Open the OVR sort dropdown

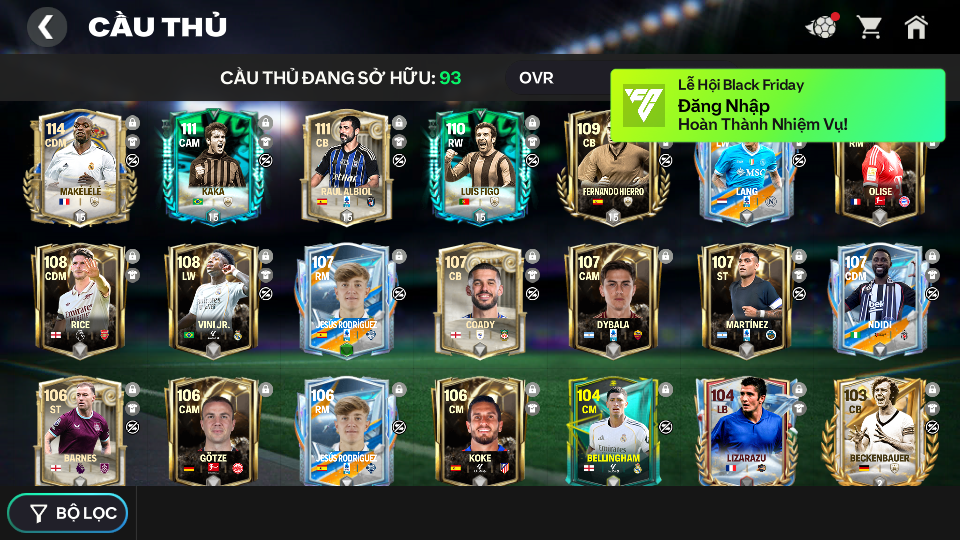click(537, 78)
